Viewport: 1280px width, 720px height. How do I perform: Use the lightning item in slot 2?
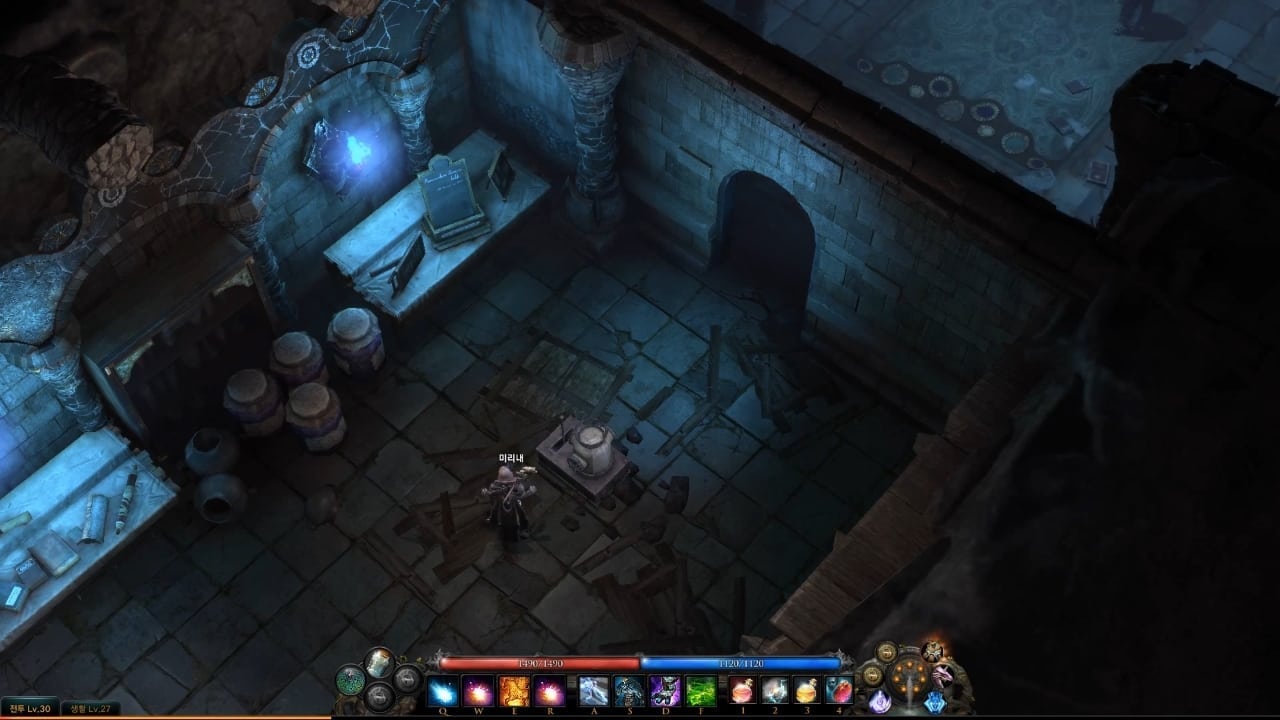pos(775,690)
